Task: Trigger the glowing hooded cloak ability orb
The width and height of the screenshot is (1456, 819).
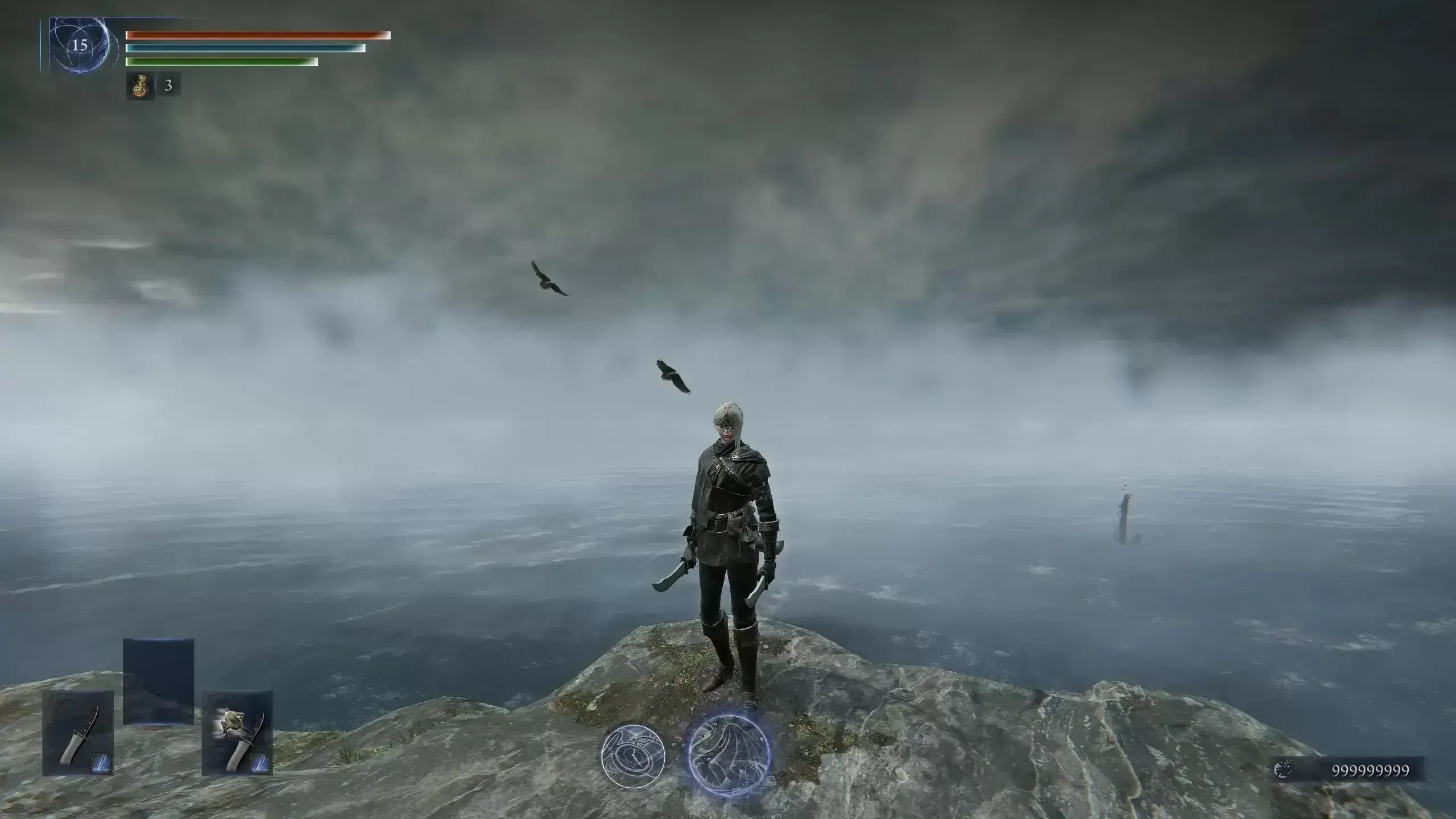Action: point(729,752)
